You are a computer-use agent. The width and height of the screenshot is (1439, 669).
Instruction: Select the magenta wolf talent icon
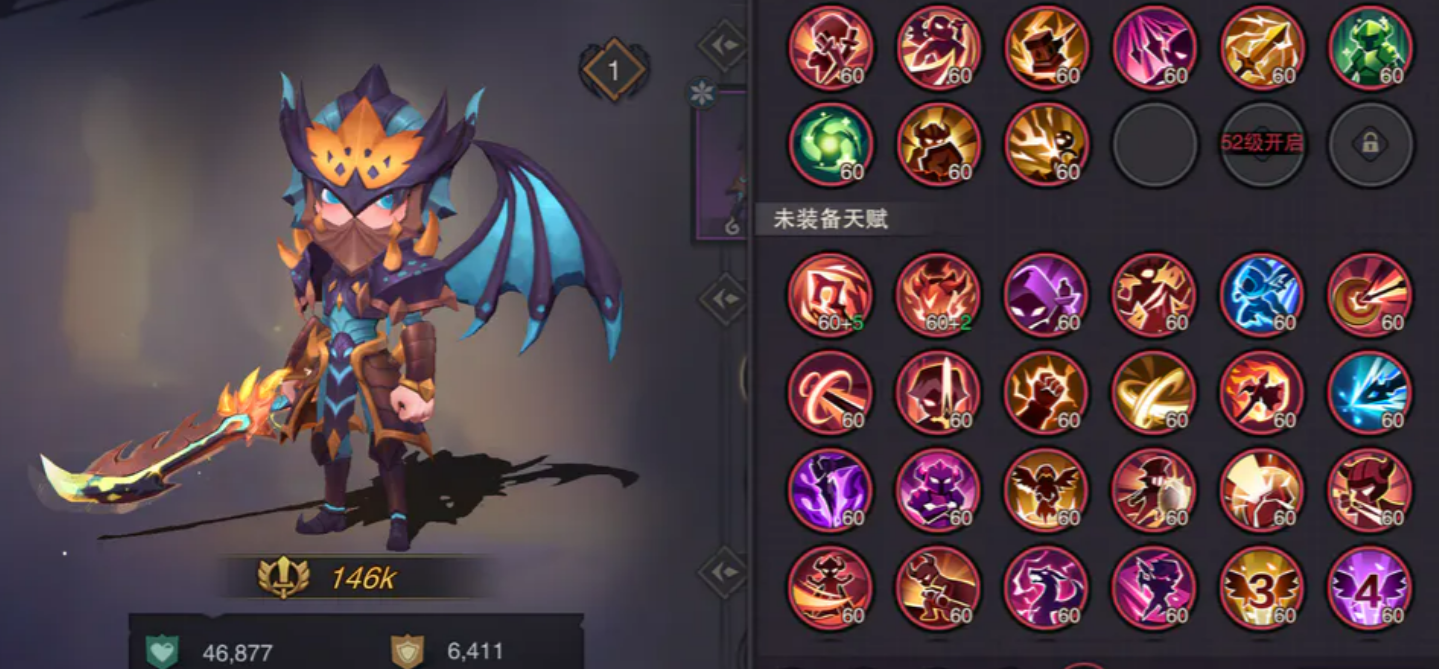click(1046, 587)
